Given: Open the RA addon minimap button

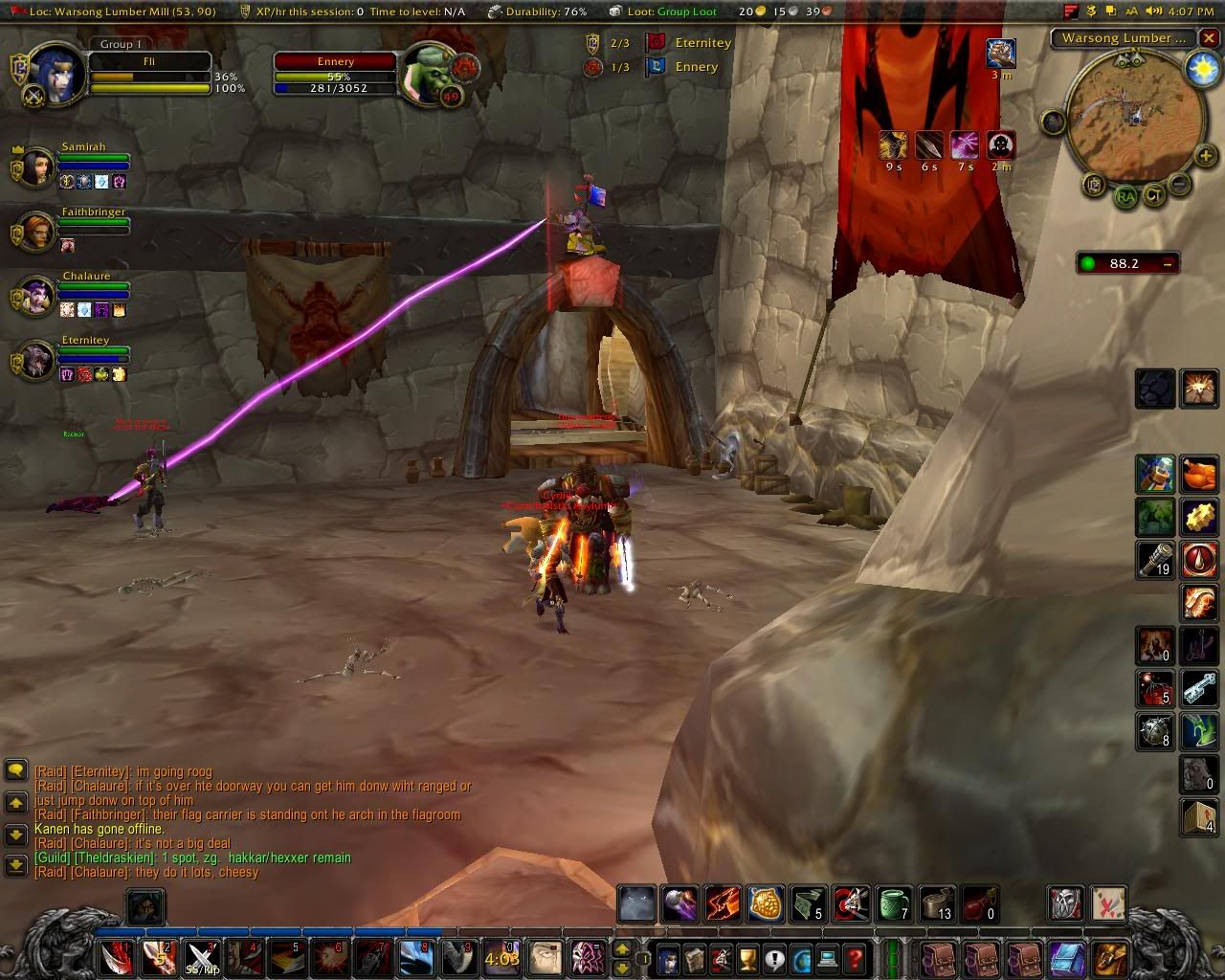Looking at the screenshot, I should pos(1125,196).
